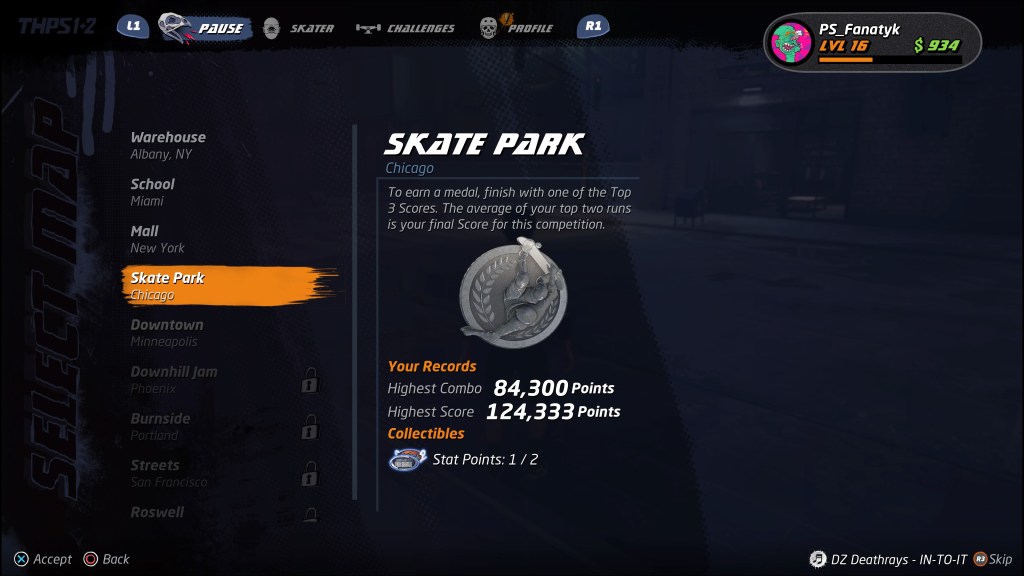Choose the Downtown Minneapolis map
Viewport: 1024px width, 576px height.
pyautogui.click(x=166, y=332)
